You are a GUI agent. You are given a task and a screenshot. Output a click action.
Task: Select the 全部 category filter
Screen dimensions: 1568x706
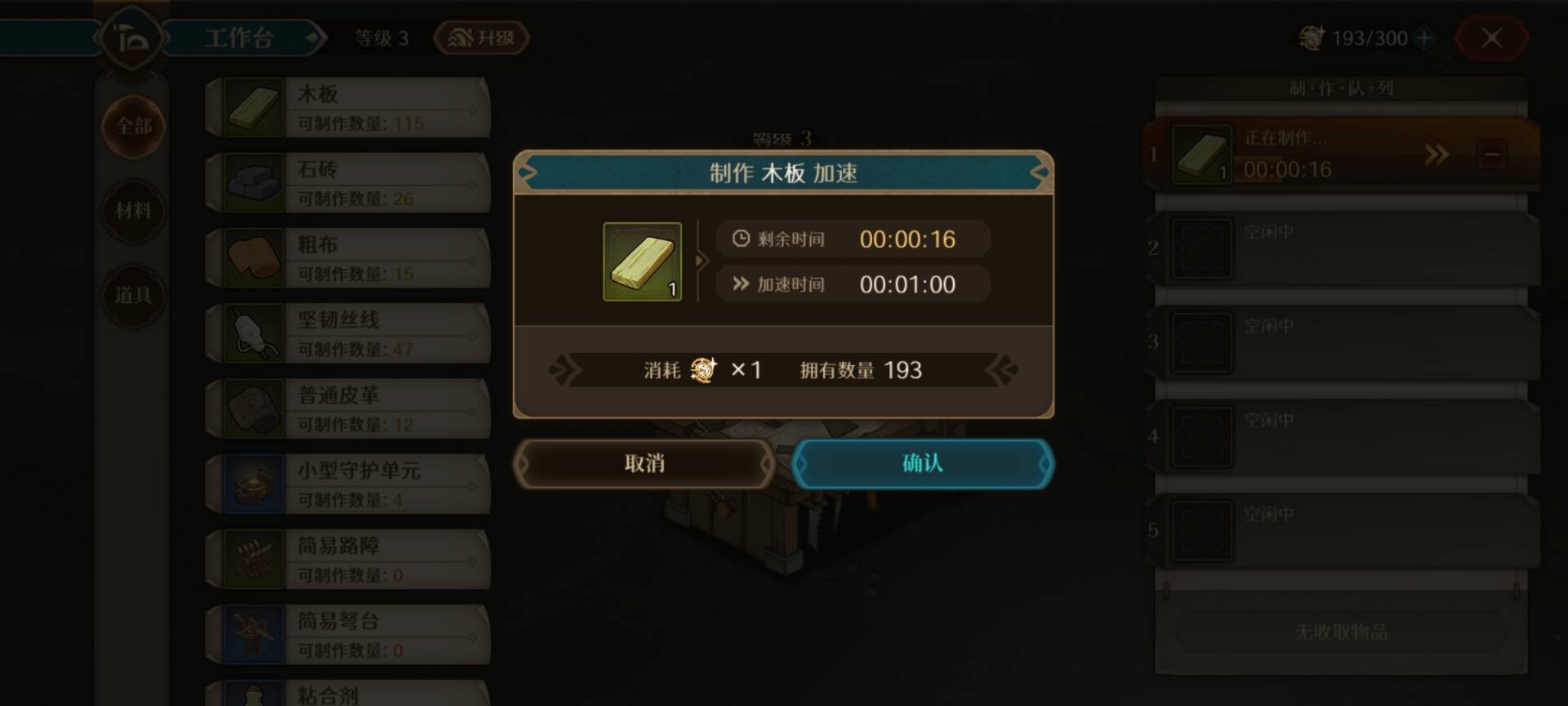click(133, 127)
